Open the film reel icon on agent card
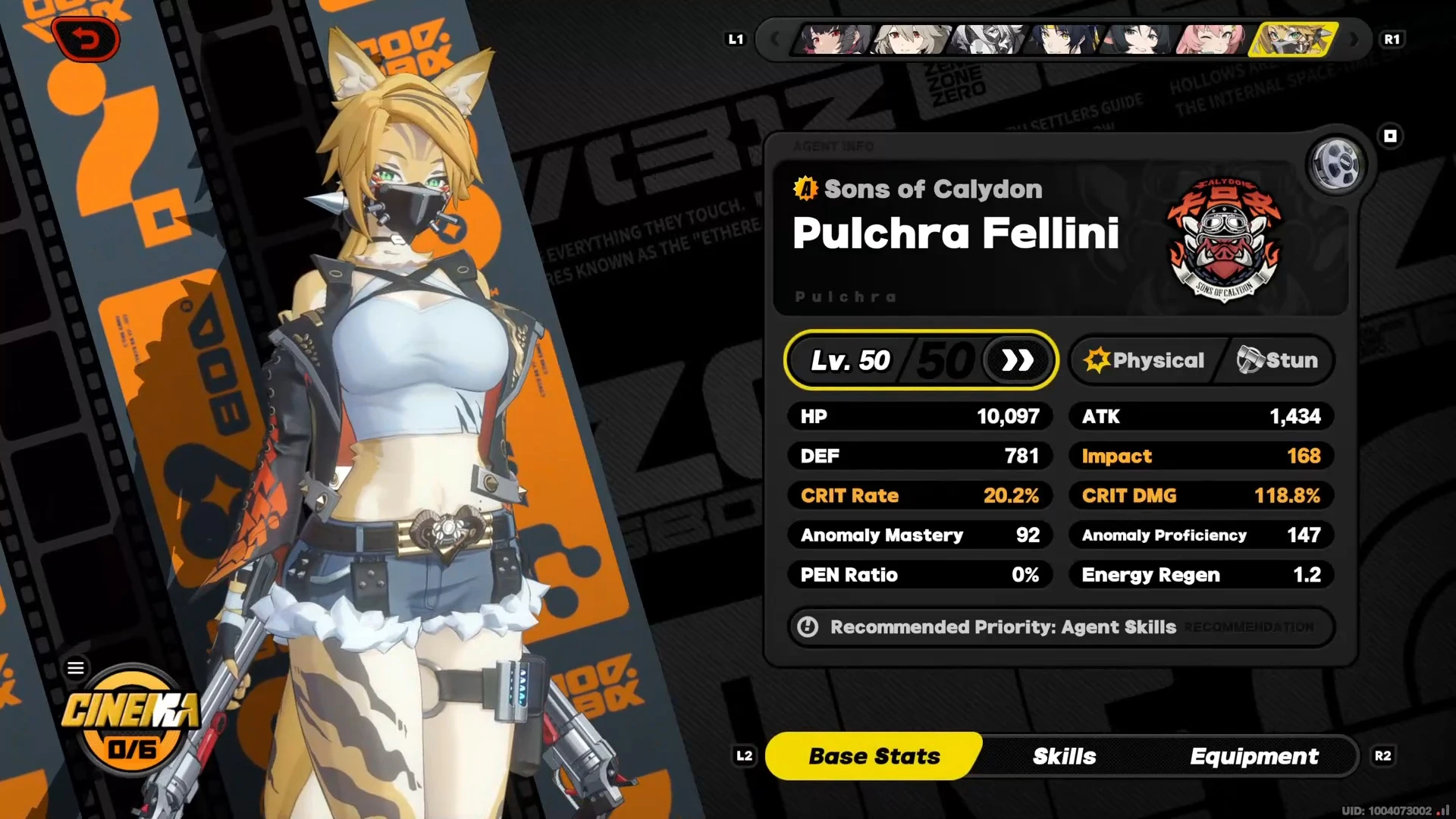This screenshot has width=1456, height=819. pyautogui.click(x=1335, y=165)
